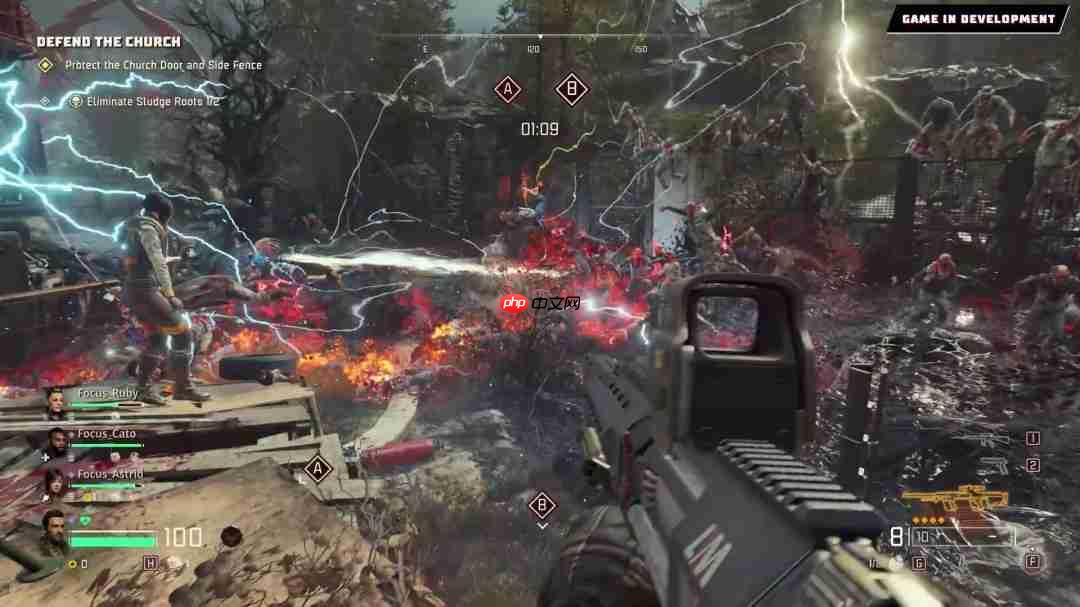Select the objective B diamond above the timer
Image resolution: width=1080 pixels, height=607 pixels.
(571, 89)
